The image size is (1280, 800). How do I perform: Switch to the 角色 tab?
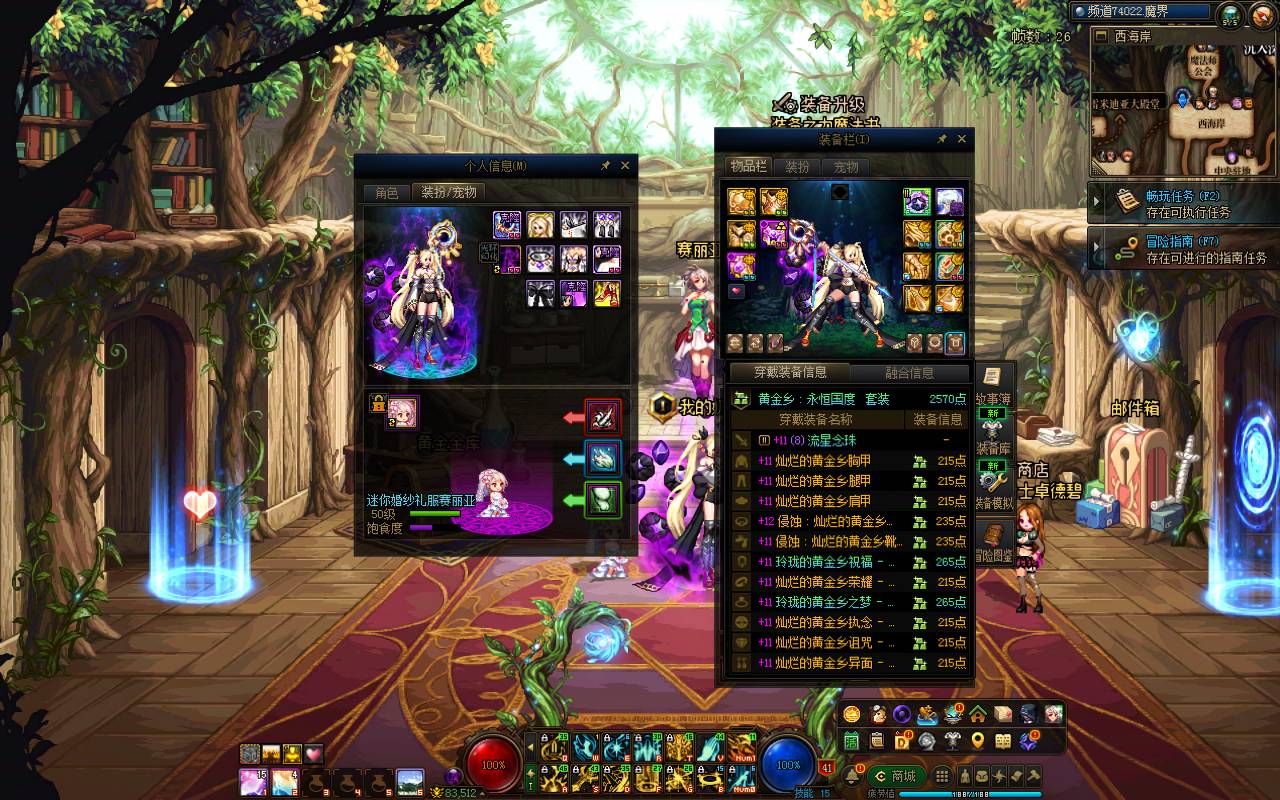[x=386, y=193]
